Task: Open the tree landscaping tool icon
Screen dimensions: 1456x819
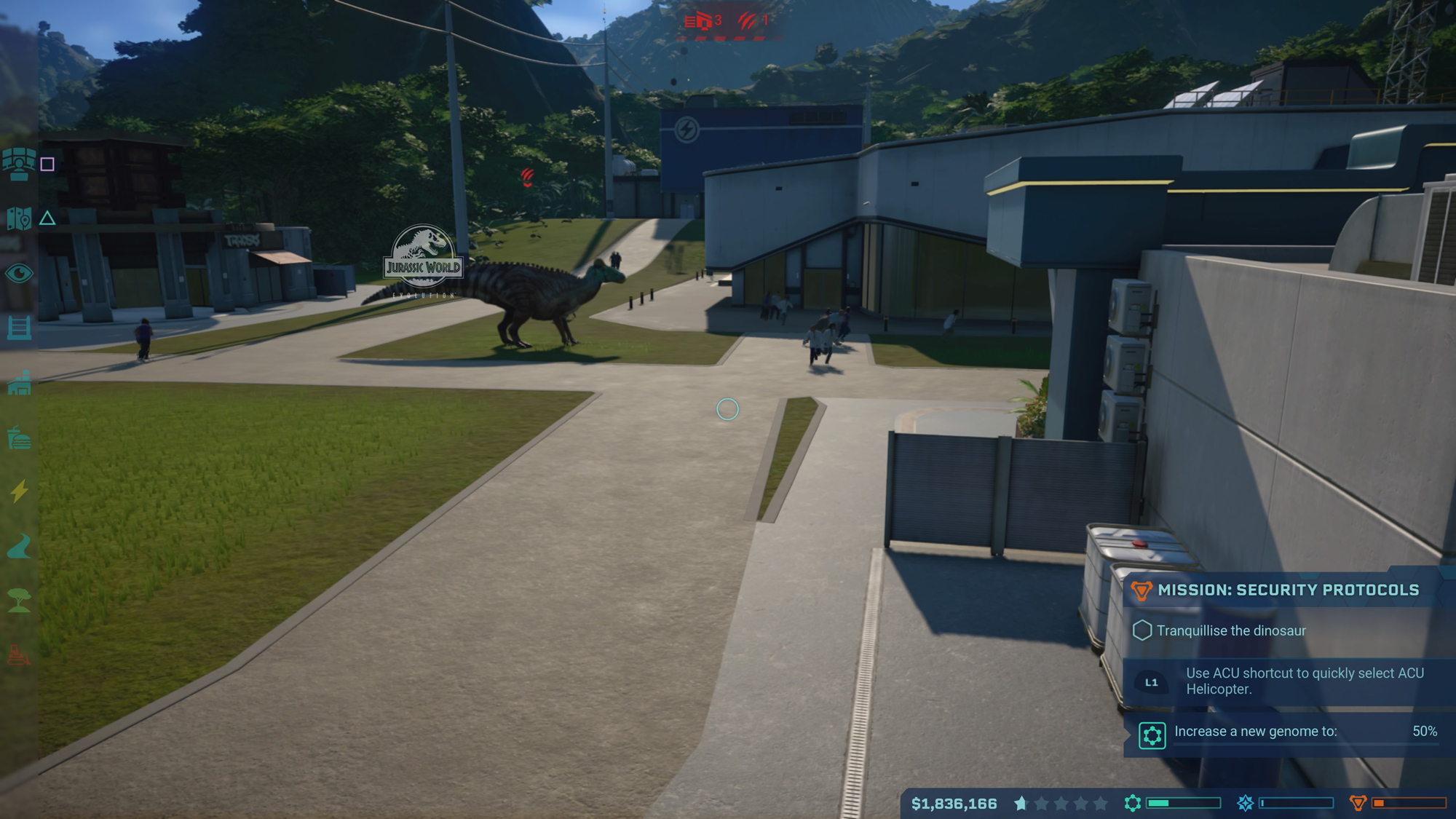Action: (x=20, y=597)
